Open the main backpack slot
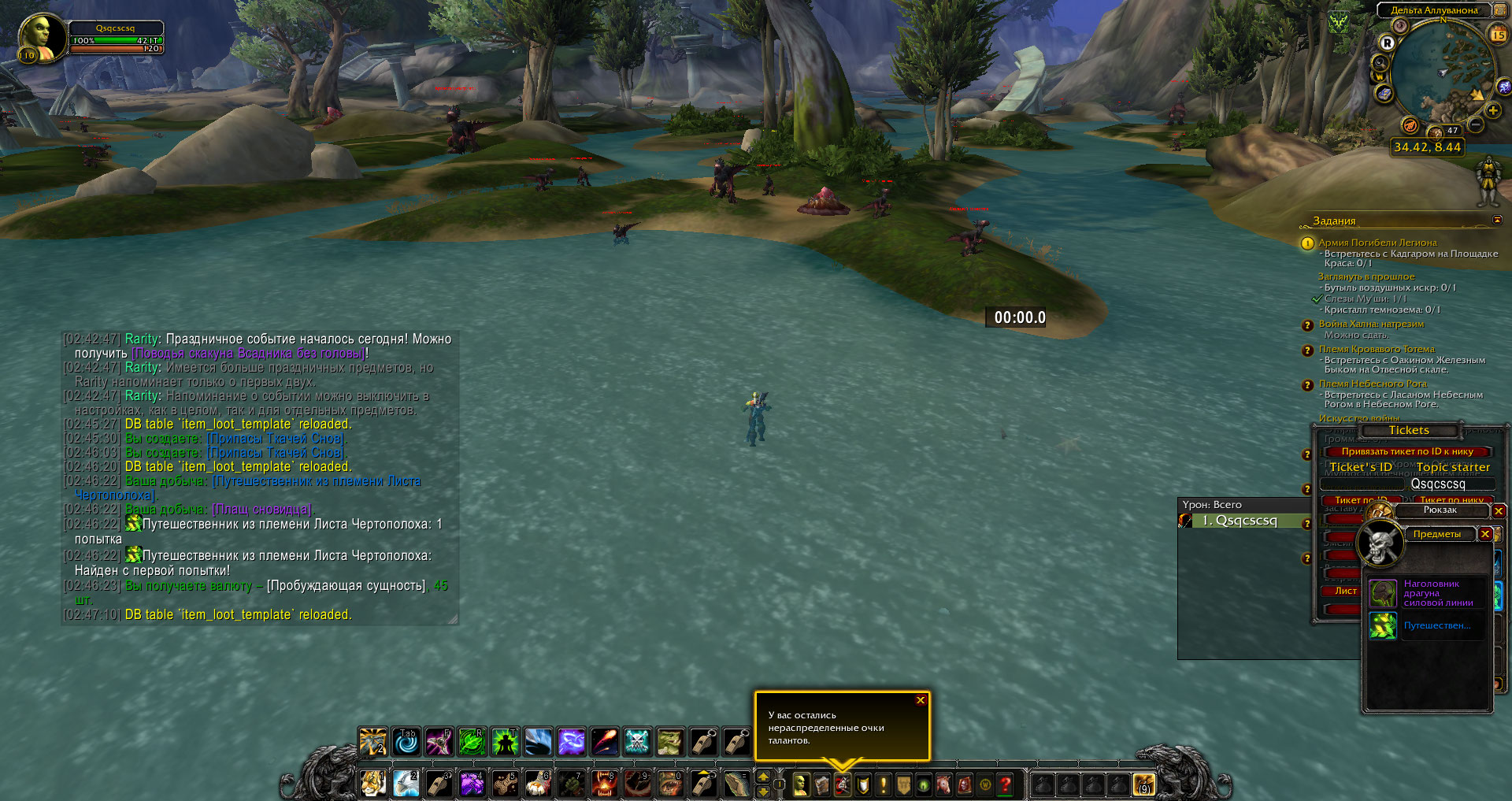 pyautogui.click(x=1143, y=784)
